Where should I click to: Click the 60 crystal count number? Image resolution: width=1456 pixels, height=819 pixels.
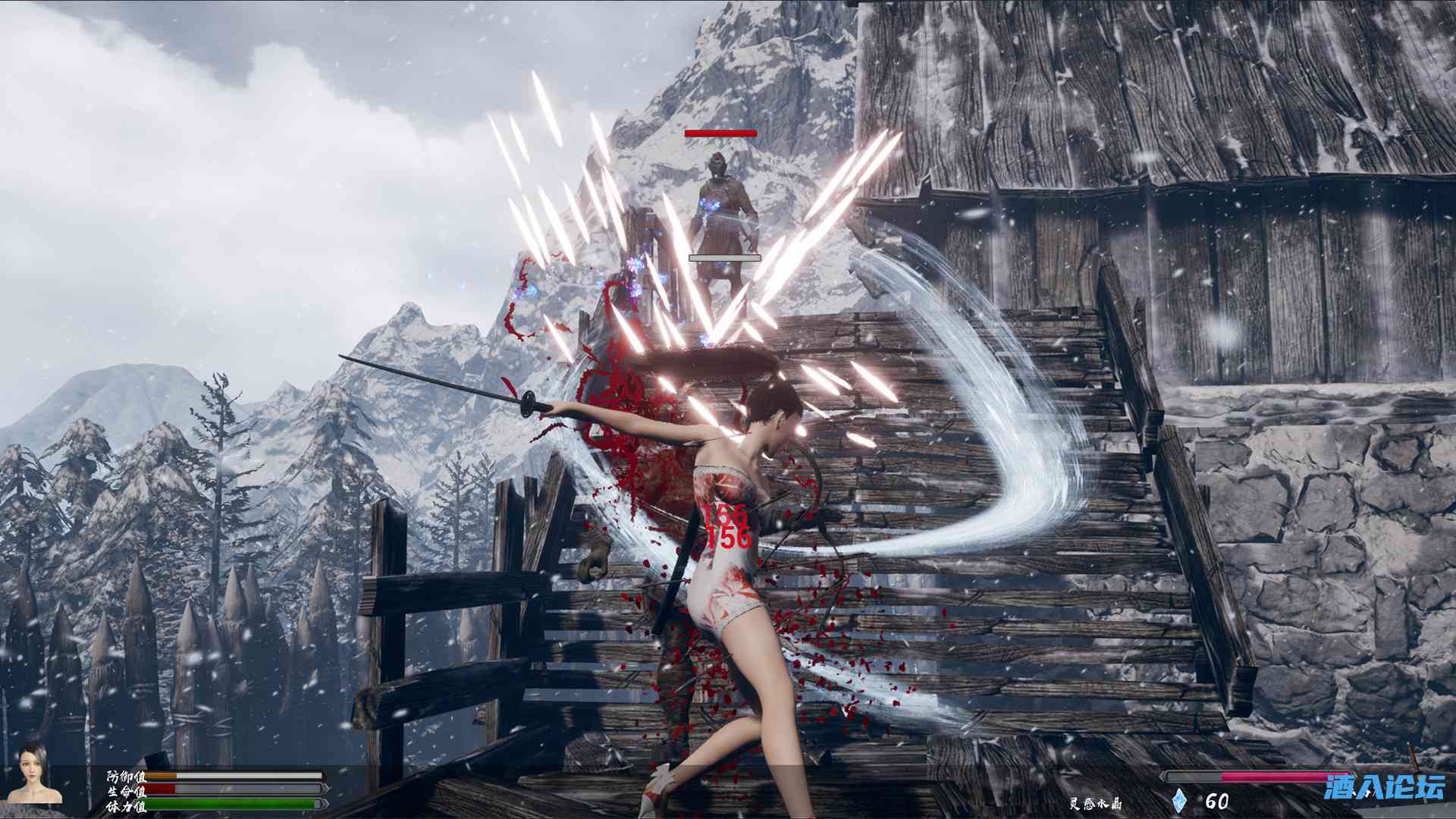pyautogui.click(x=1219, y=800)
